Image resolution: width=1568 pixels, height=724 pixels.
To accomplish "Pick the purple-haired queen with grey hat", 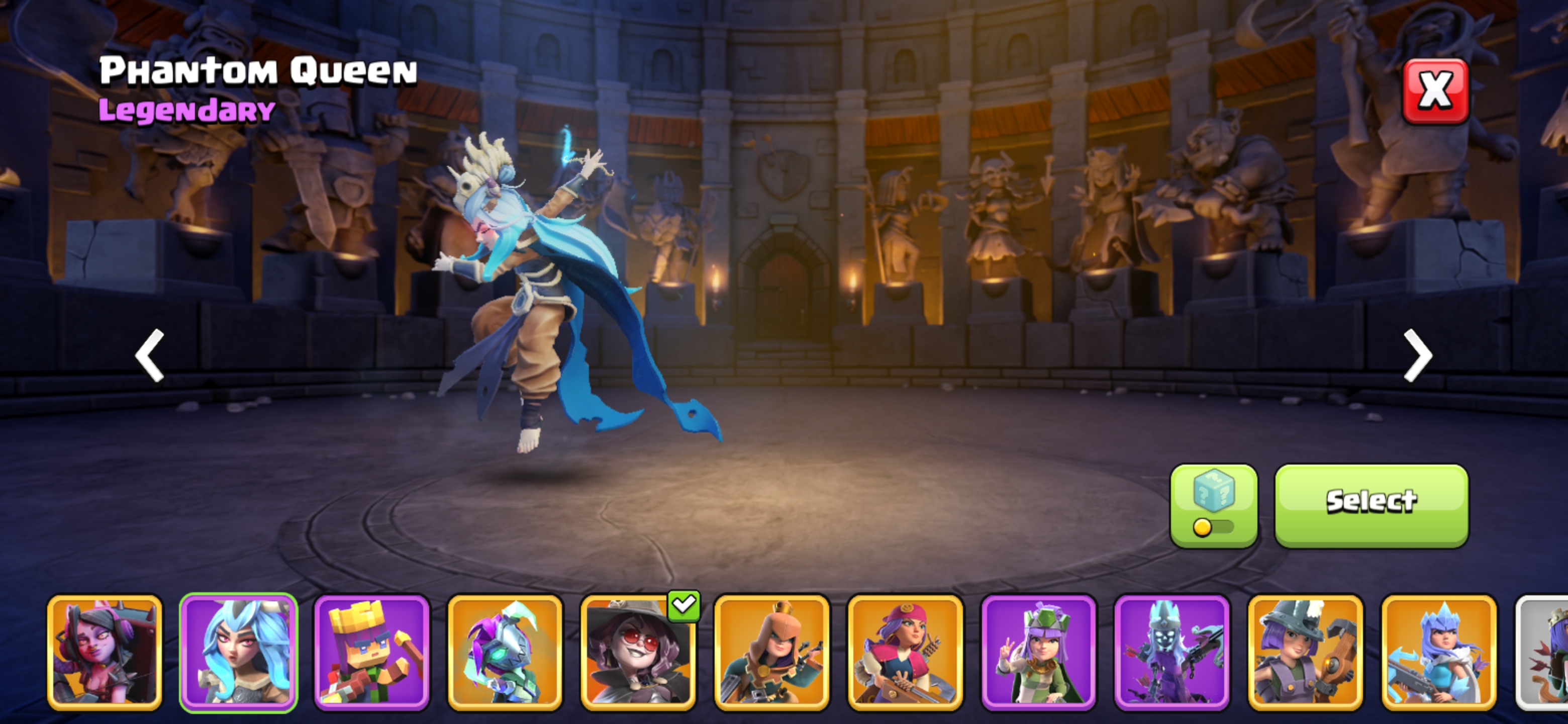I will click(1305, 652).
